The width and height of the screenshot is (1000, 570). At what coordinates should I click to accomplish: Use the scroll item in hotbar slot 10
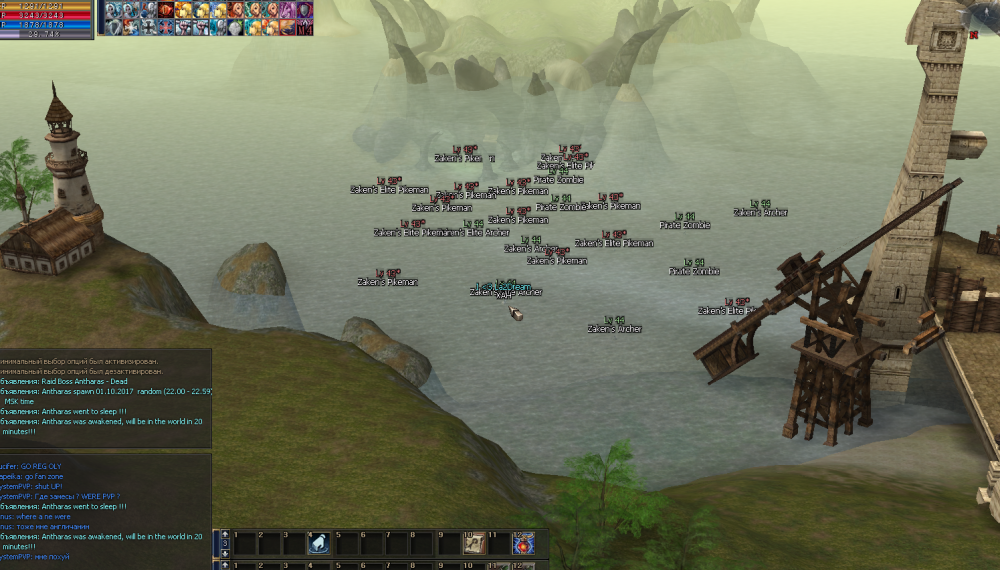473,543
